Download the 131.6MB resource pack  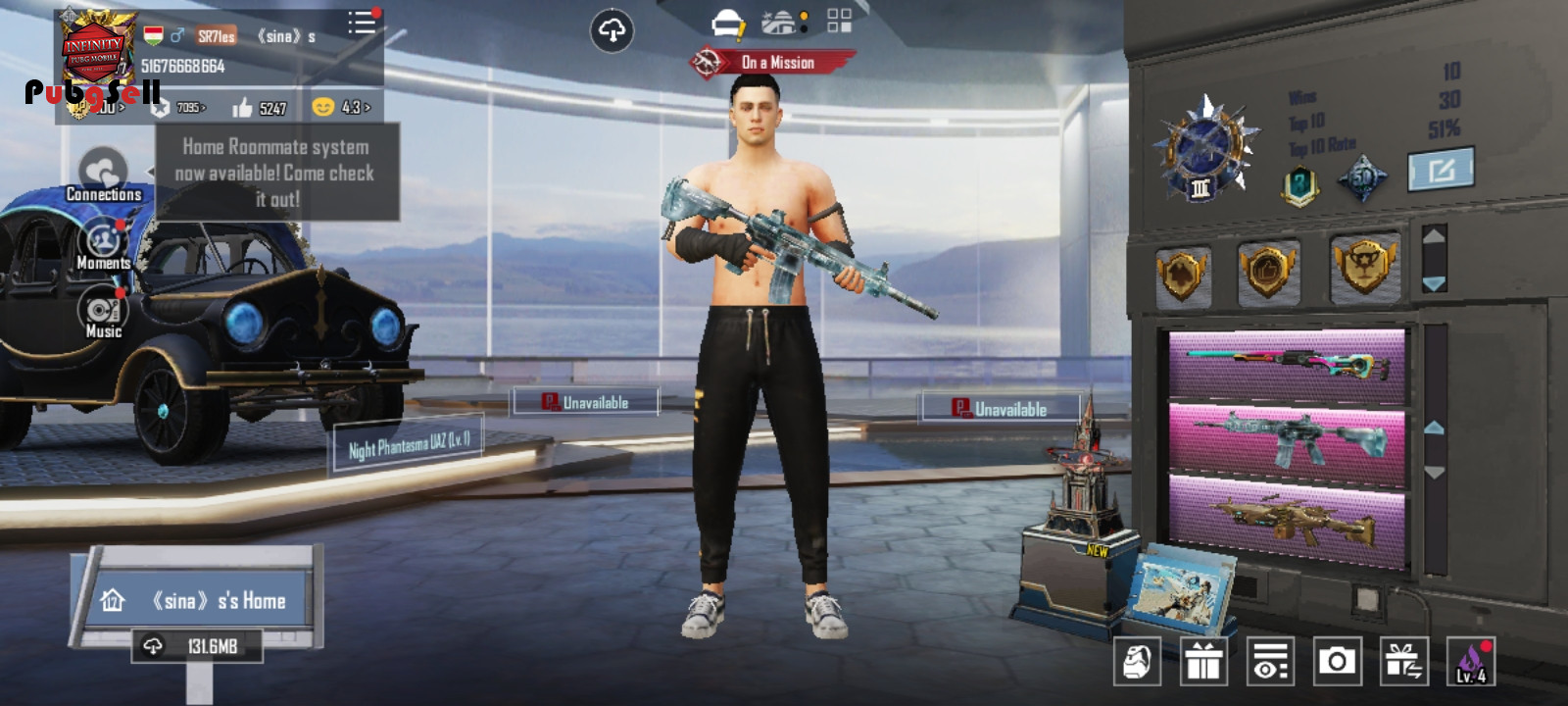(198, 646)
